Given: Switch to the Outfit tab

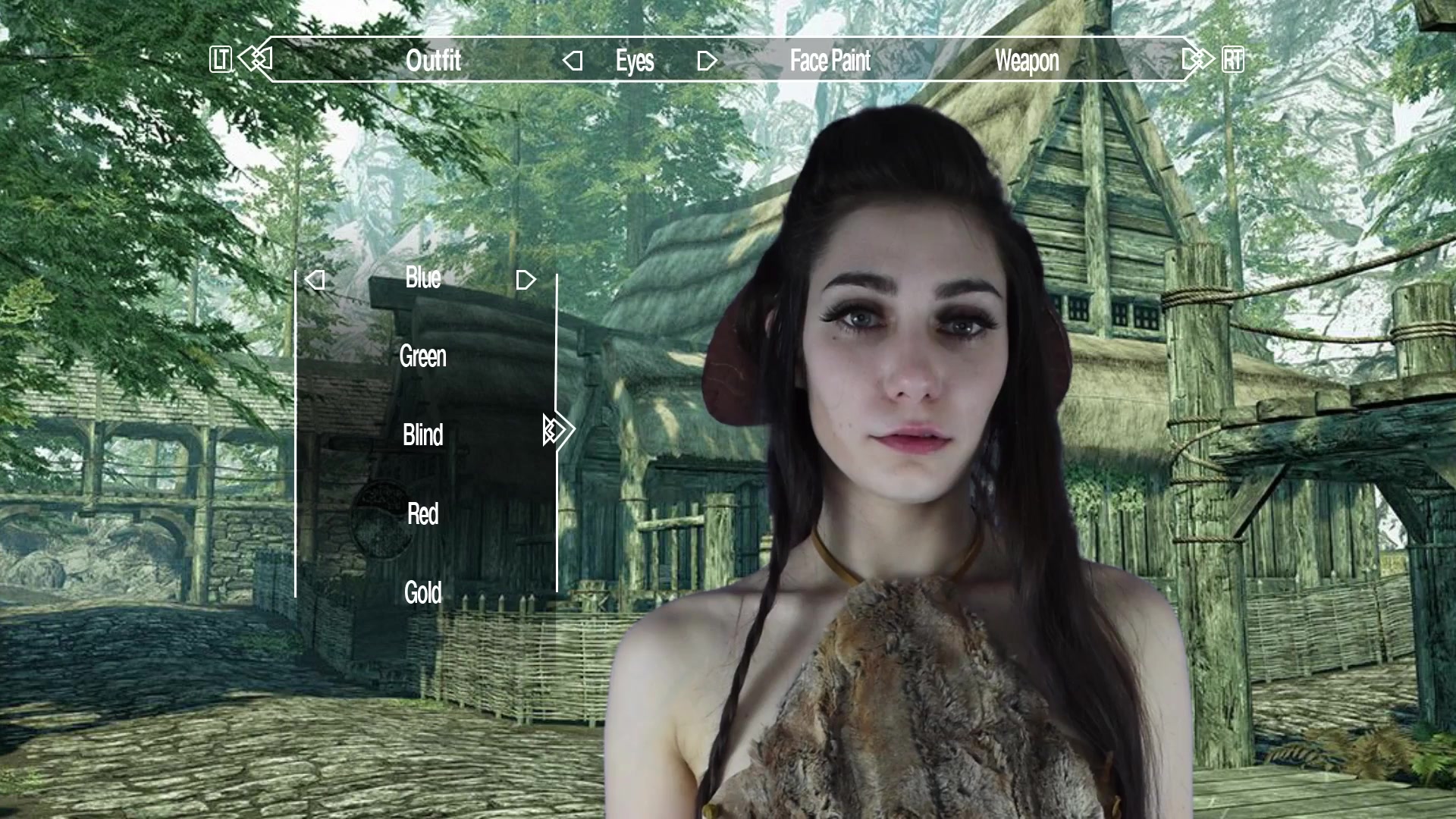Looking at the screenshot, I should coord(435,61).
